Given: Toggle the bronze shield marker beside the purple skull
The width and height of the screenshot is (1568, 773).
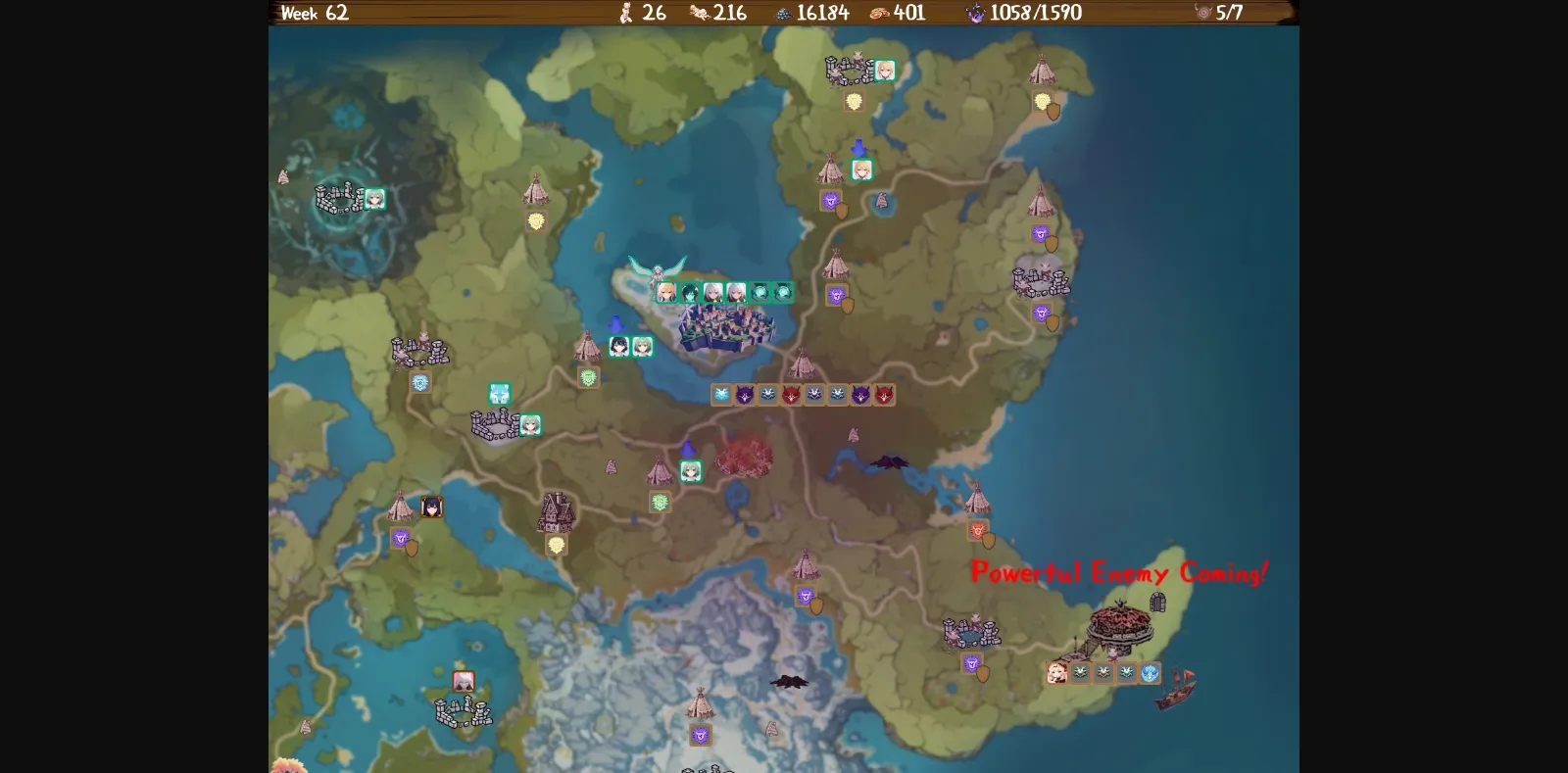Looking at the screenshot, I should tap(849, 306).
